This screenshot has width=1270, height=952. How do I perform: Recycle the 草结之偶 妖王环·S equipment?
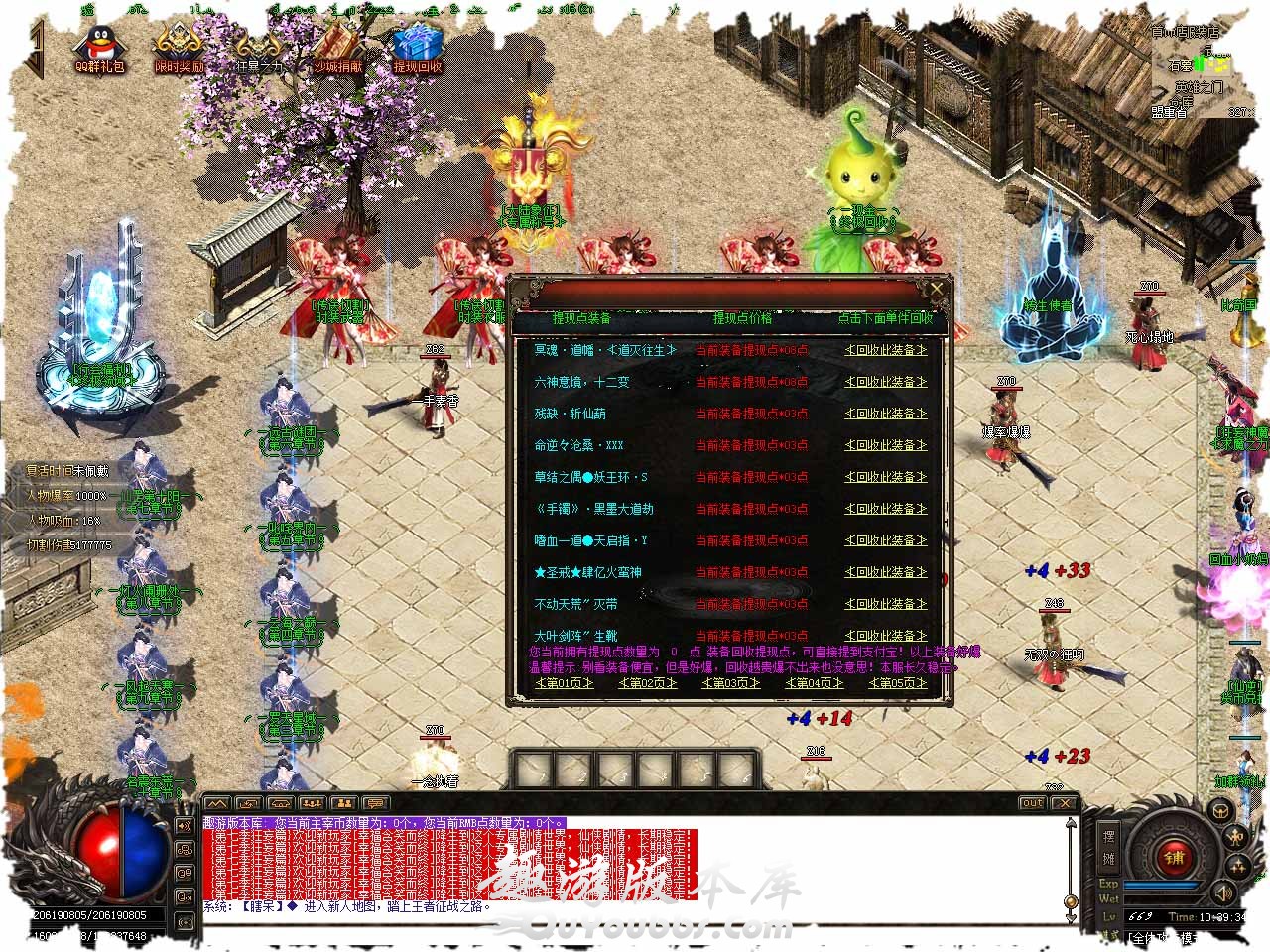[x=885, y=477]
